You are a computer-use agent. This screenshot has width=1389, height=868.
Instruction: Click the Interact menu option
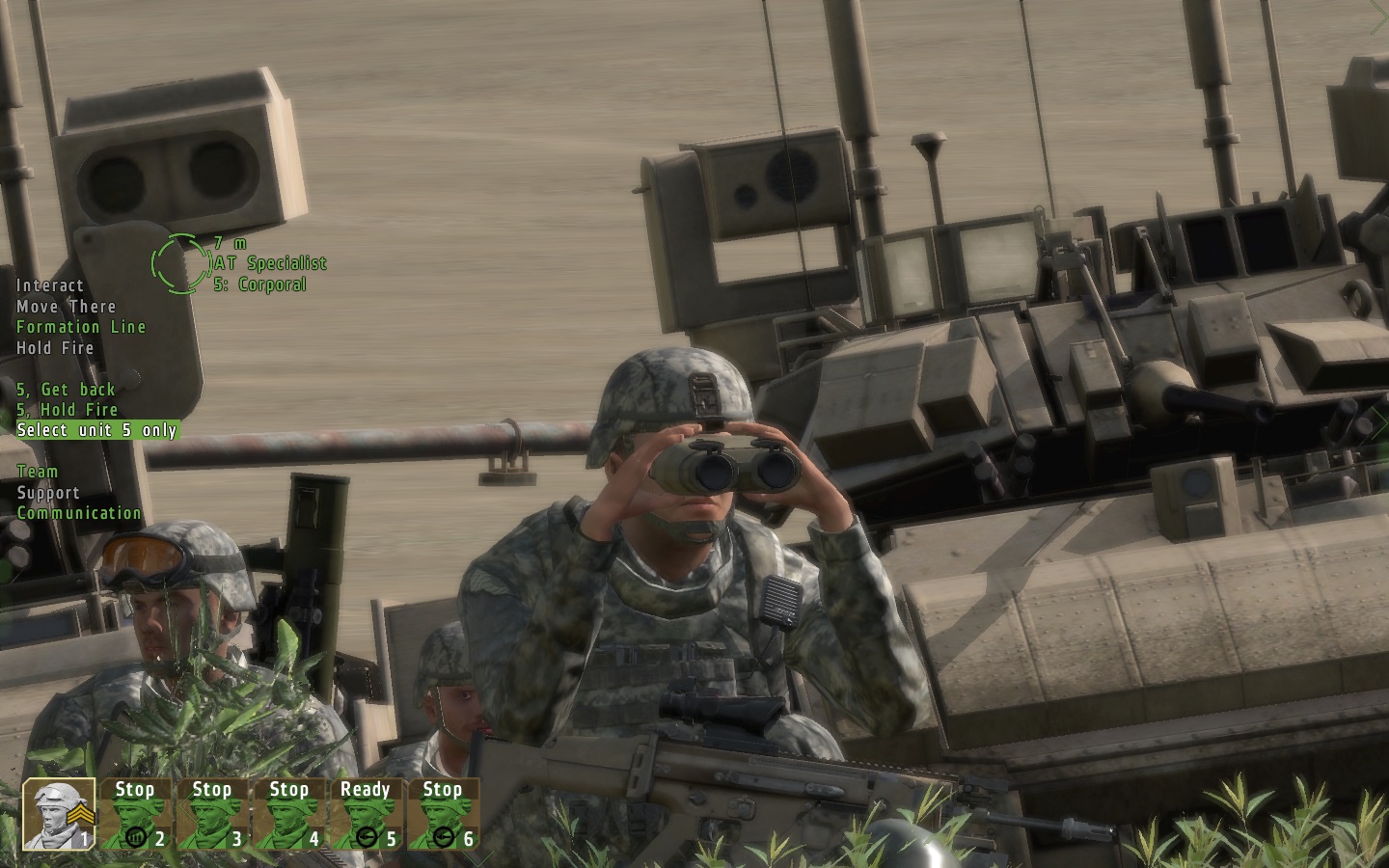pos(49,285)
